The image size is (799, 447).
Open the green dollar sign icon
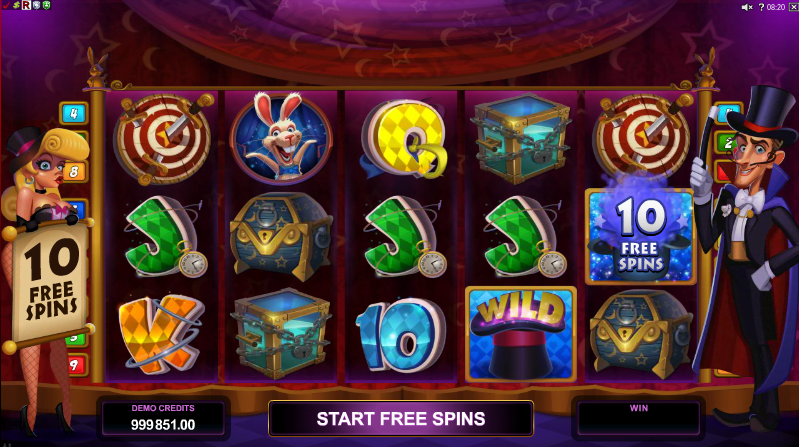tap(18, 6)
